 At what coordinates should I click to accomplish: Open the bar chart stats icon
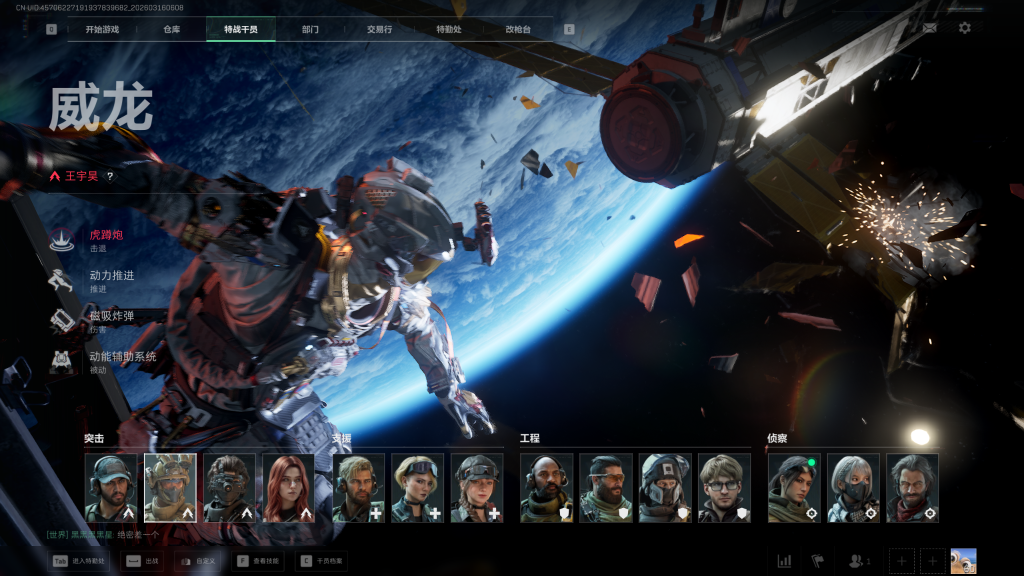pos(784,561)
